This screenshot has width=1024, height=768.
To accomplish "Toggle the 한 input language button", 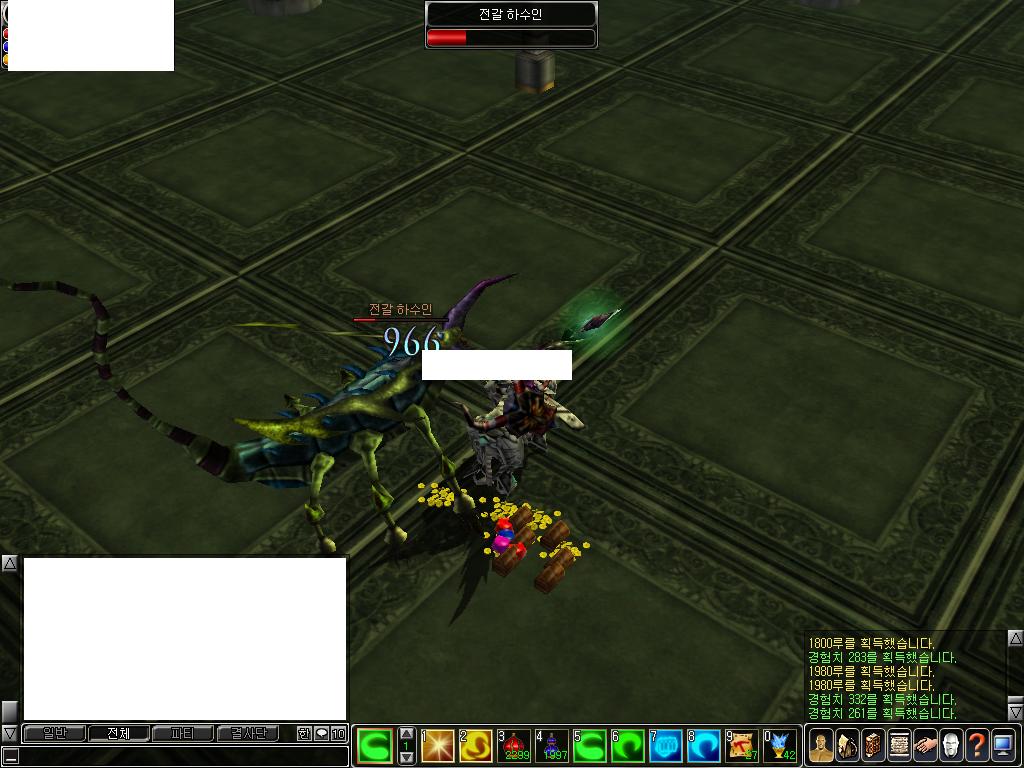I will tap(304, 733).
